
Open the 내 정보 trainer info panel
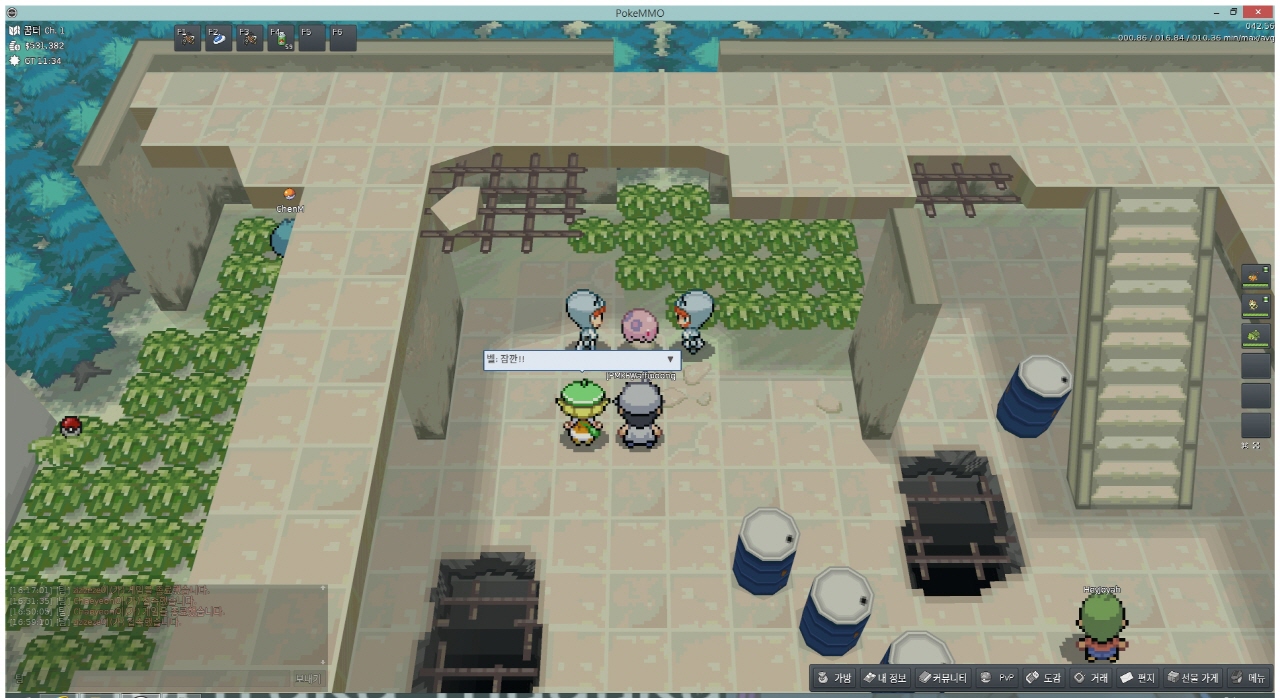(x=885, y=678)
